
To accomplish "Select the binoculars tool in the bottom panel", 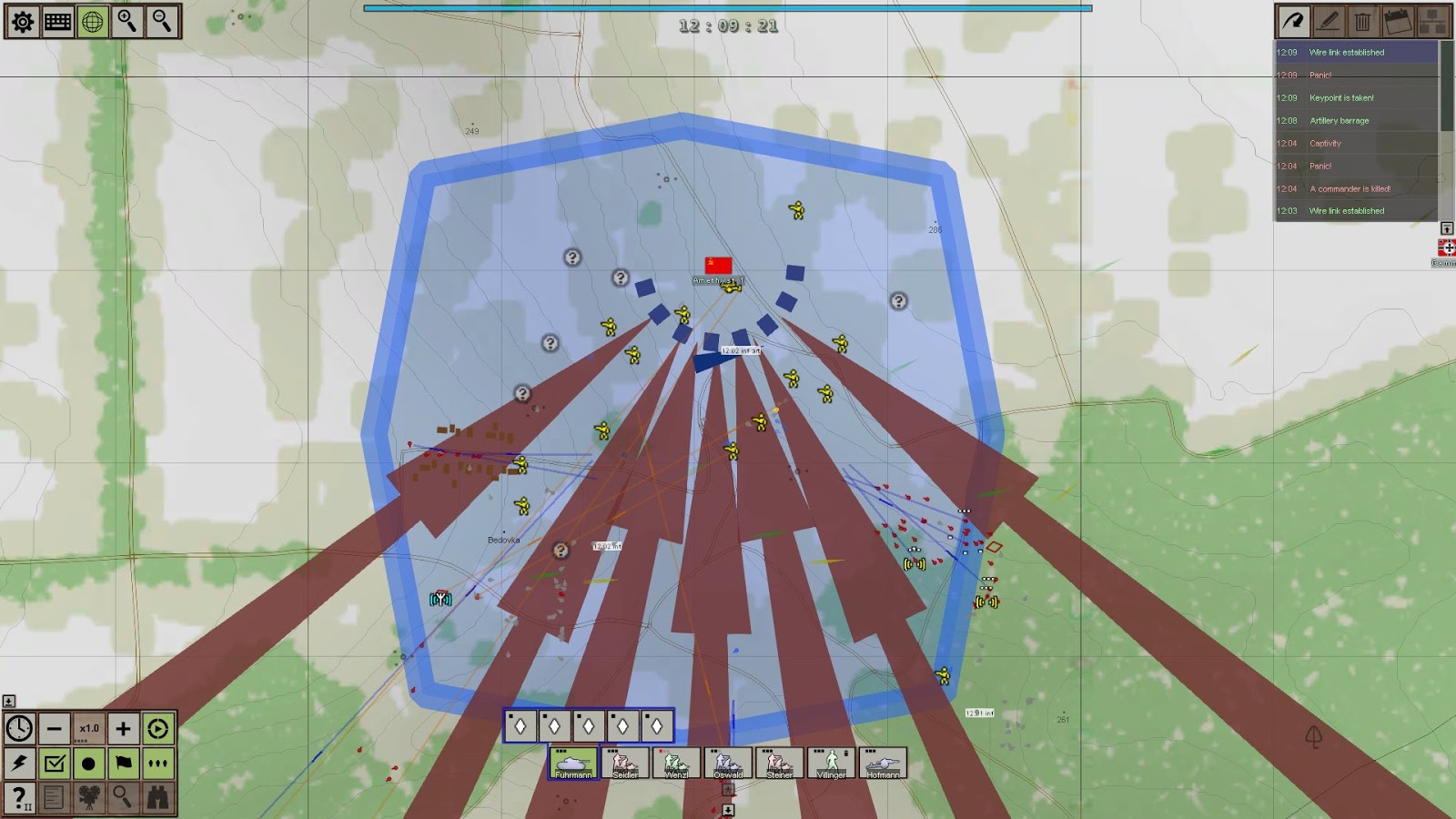I will pos(160,799).
